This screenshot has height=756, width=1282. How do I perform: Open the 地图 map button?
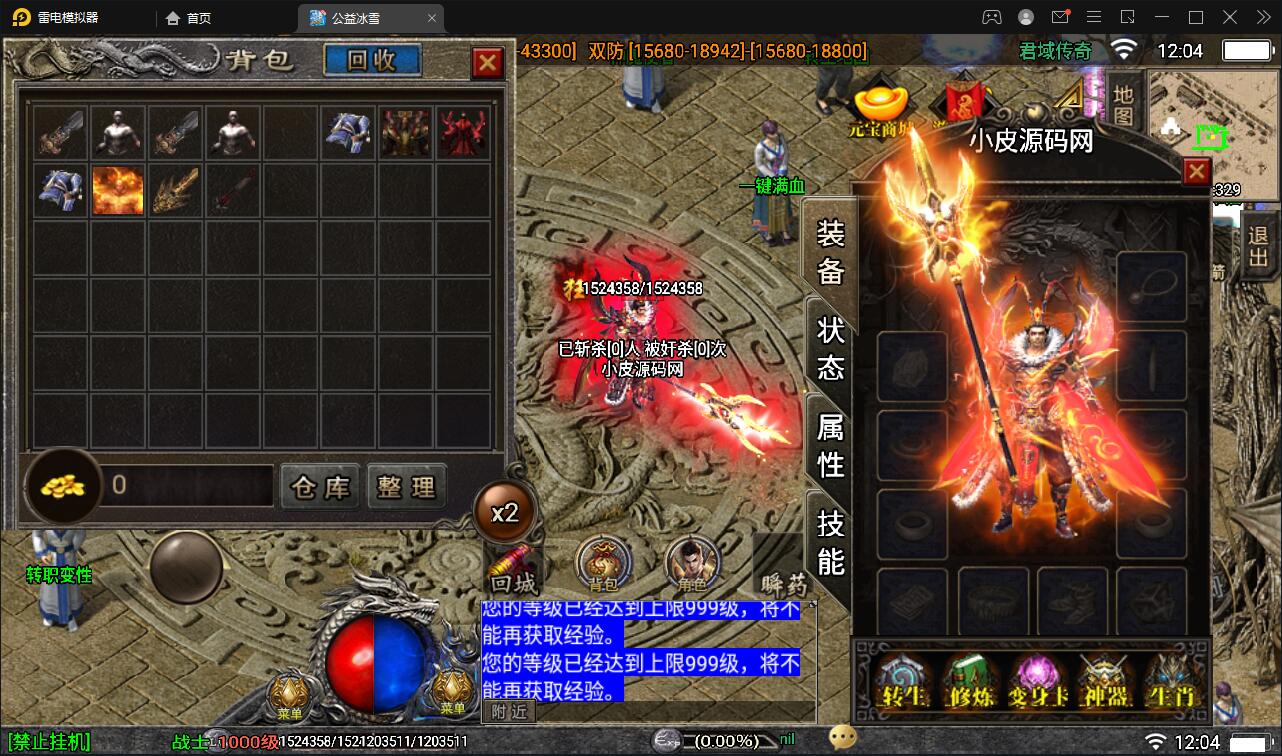click(1124, 103)
